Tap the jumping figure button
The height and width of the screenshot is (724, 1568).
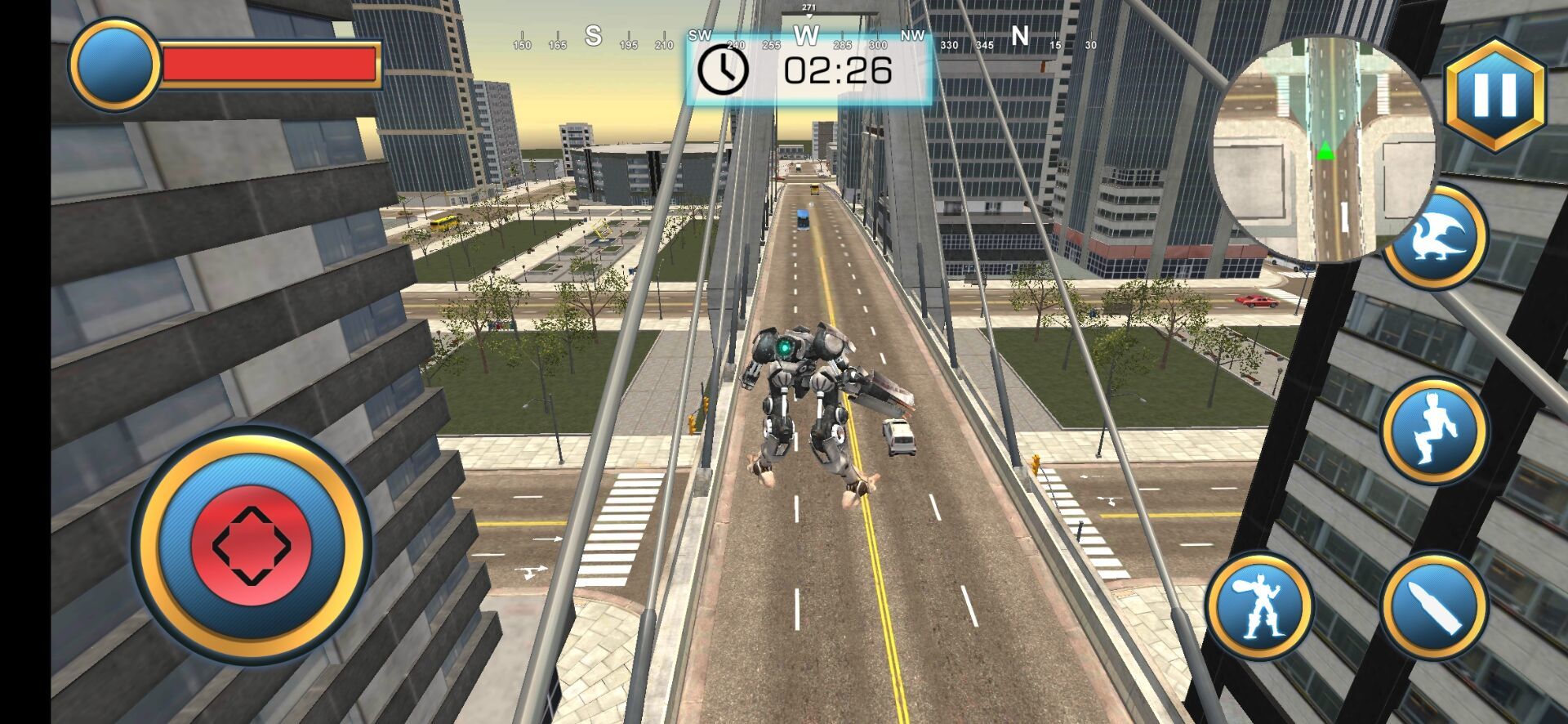pos(1434,430)
